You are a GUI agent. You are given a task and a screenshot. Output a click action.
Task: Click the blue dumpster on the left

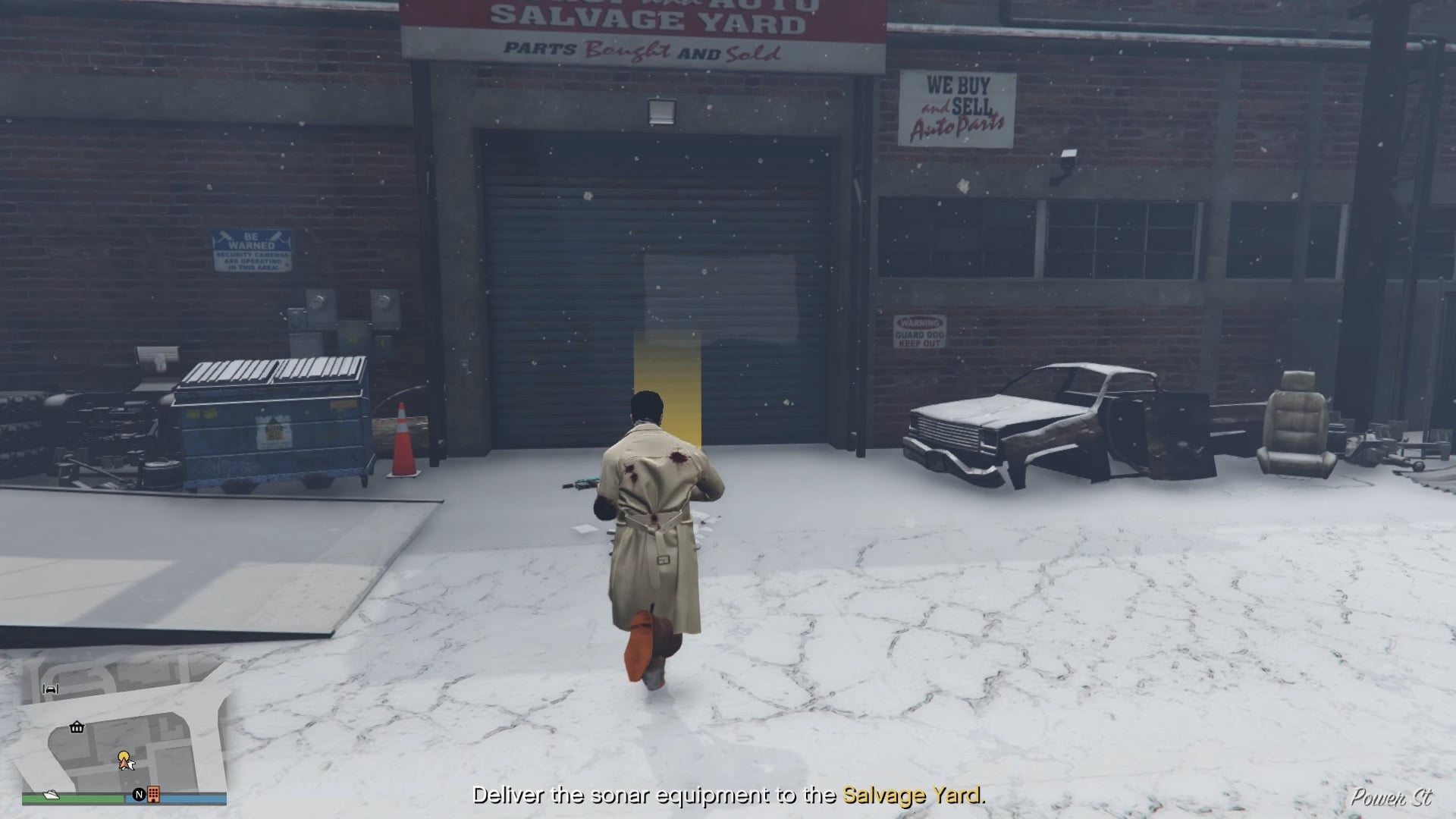[x=273, y=421]
